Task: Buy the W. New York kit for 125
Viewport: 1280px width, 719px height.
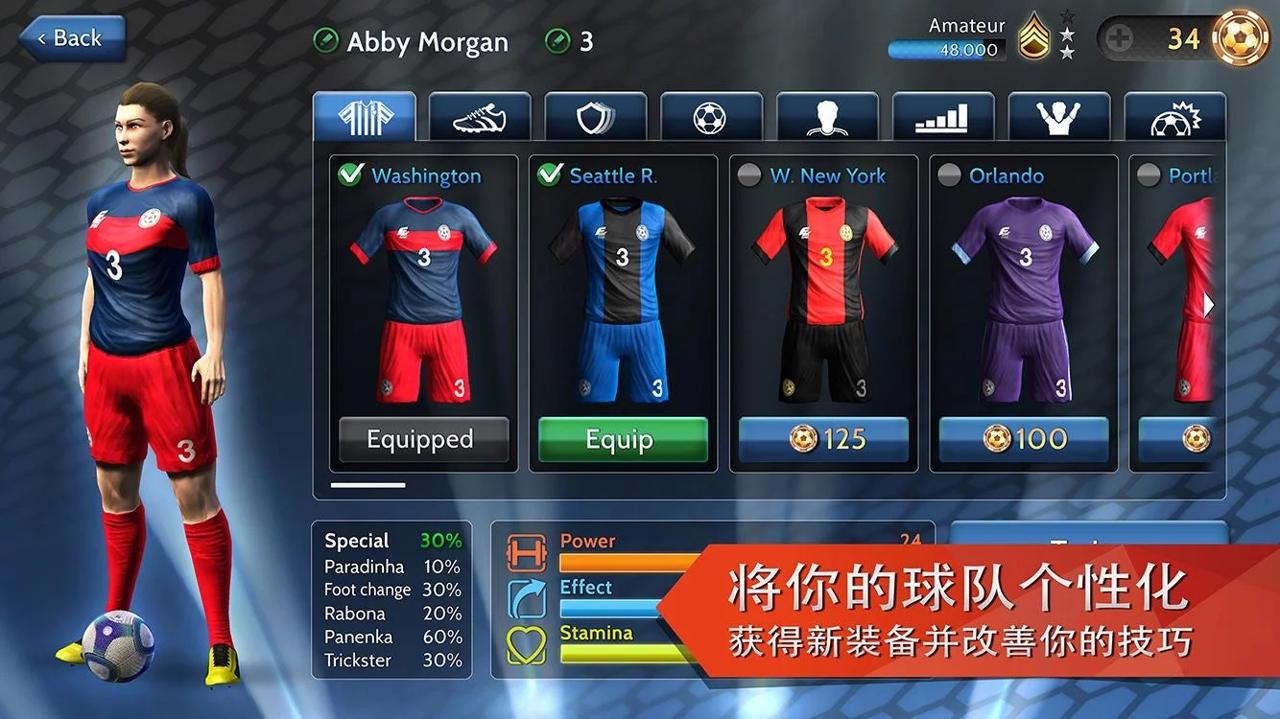Action: pyautogui.click(x=823, y=440)
